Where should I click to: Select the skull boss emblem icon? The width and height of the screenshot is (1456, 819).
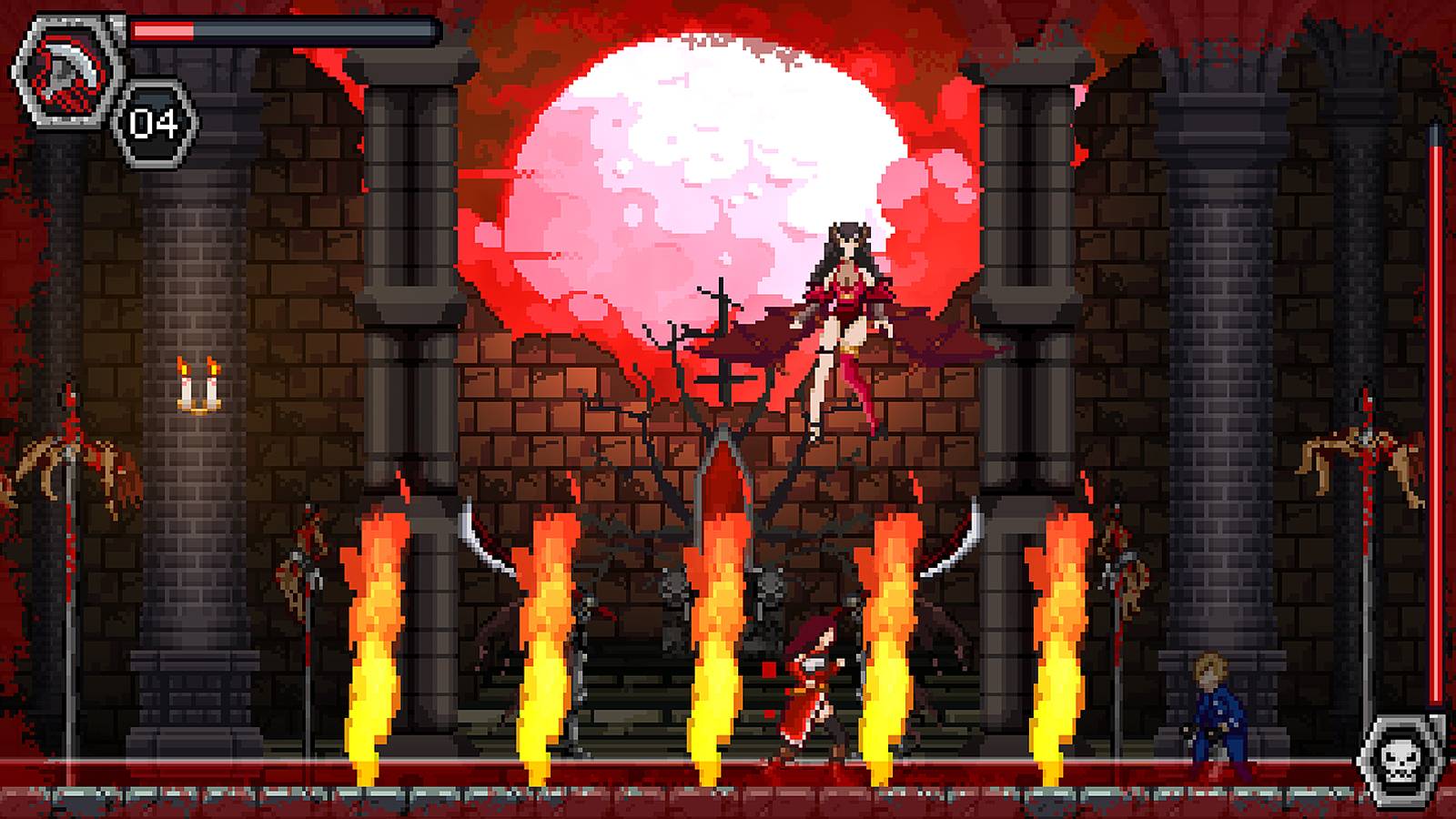click(1398, 761)
